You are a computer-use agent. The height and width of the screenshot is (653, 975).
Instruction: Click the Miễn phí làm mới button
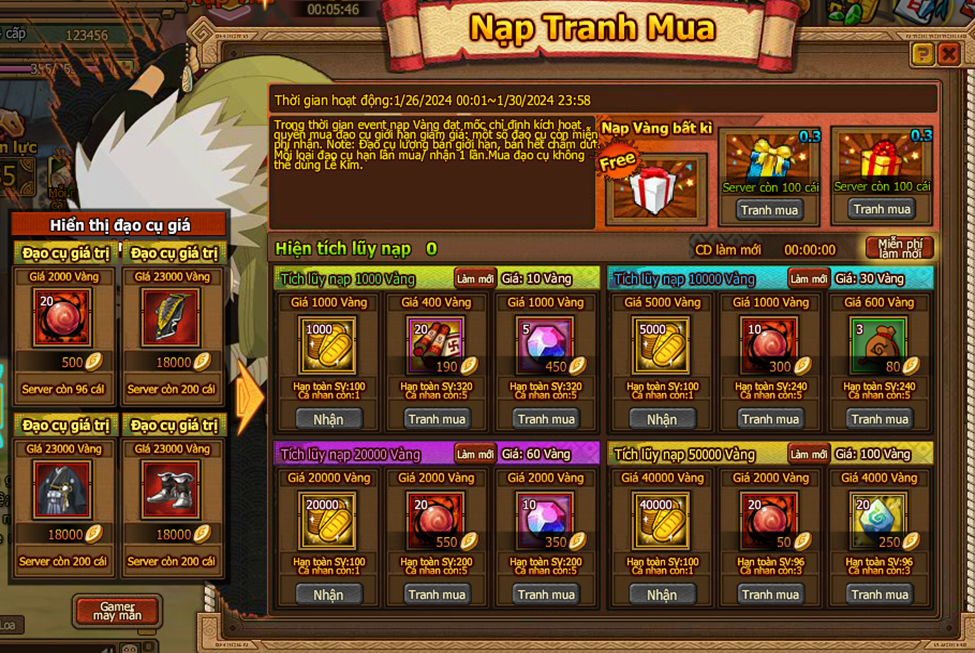(899, 248)
